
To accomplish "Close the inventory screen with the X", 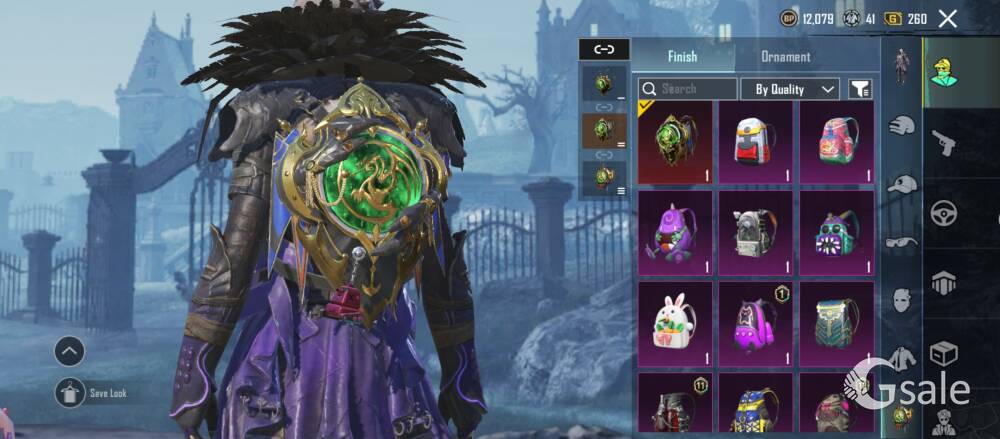I will (948, 18).
